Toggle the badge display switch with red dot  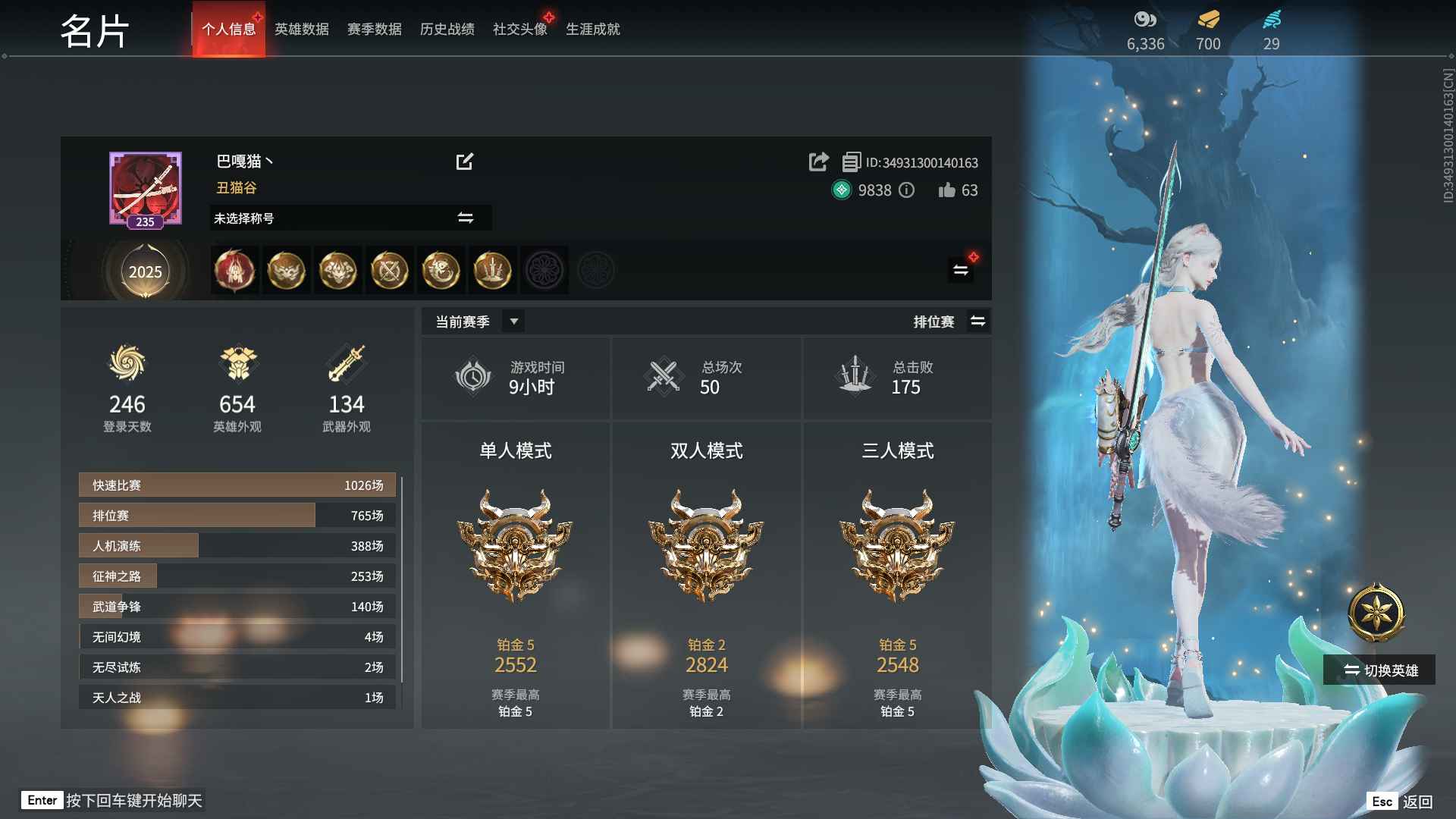coord(960,269)
